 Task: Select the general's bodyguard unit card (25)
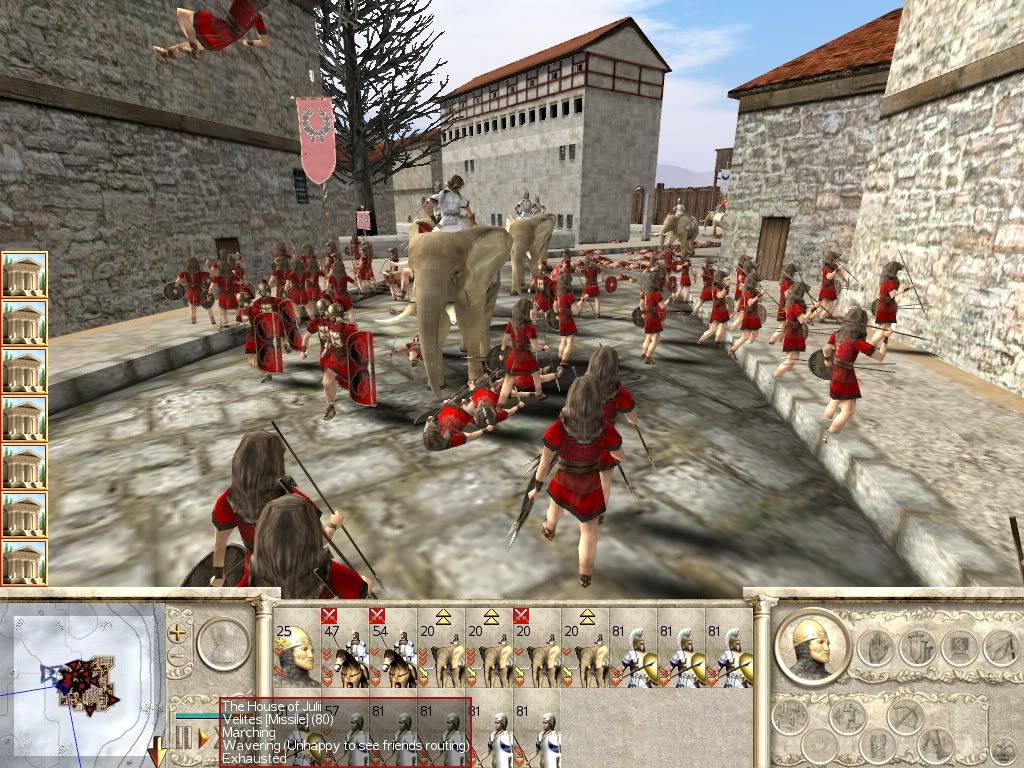[x=296, y=648]
